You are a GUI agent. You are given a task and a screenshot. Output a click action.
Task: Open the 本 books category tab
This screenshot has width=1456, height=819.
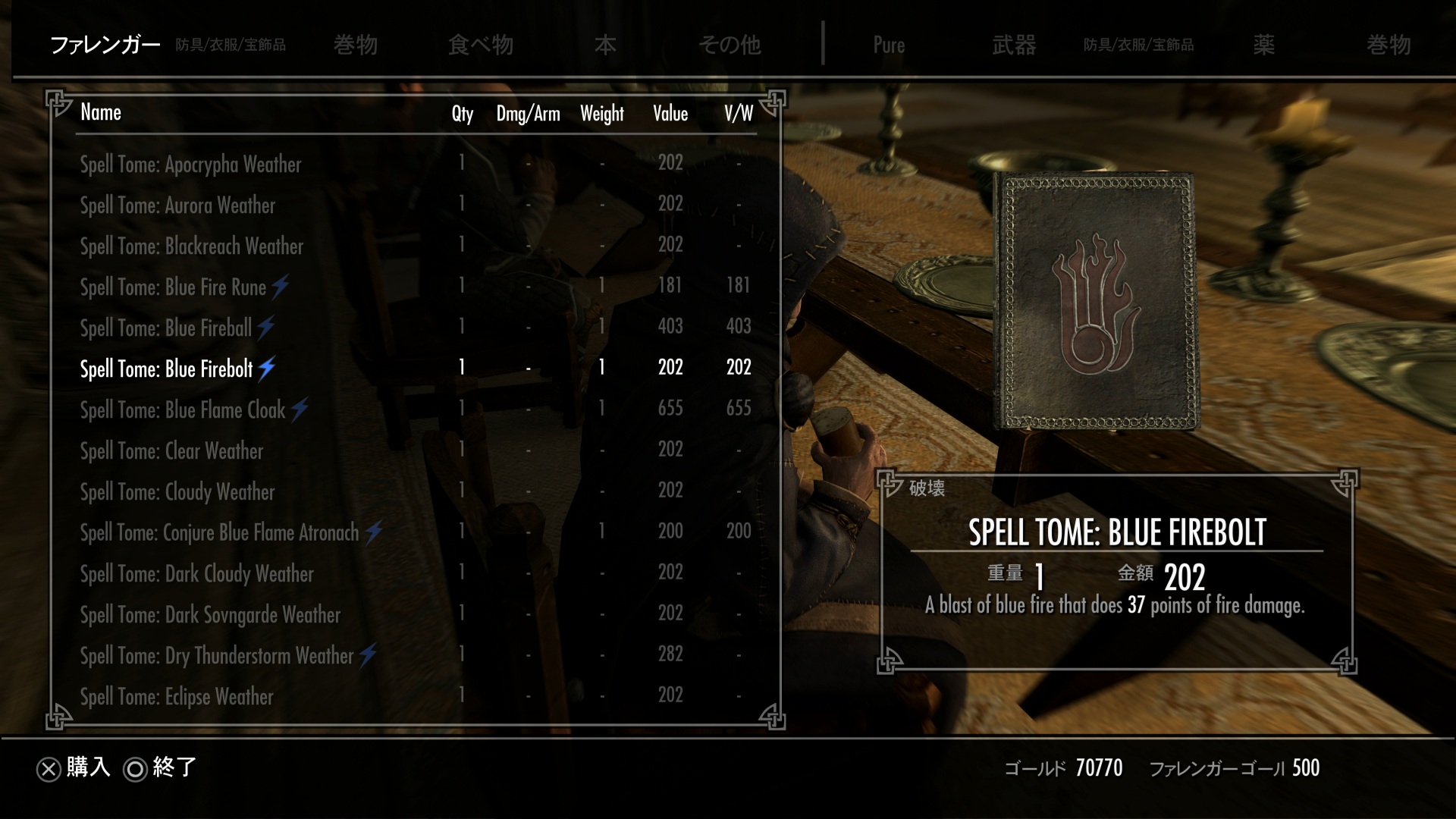pos(605,45)
